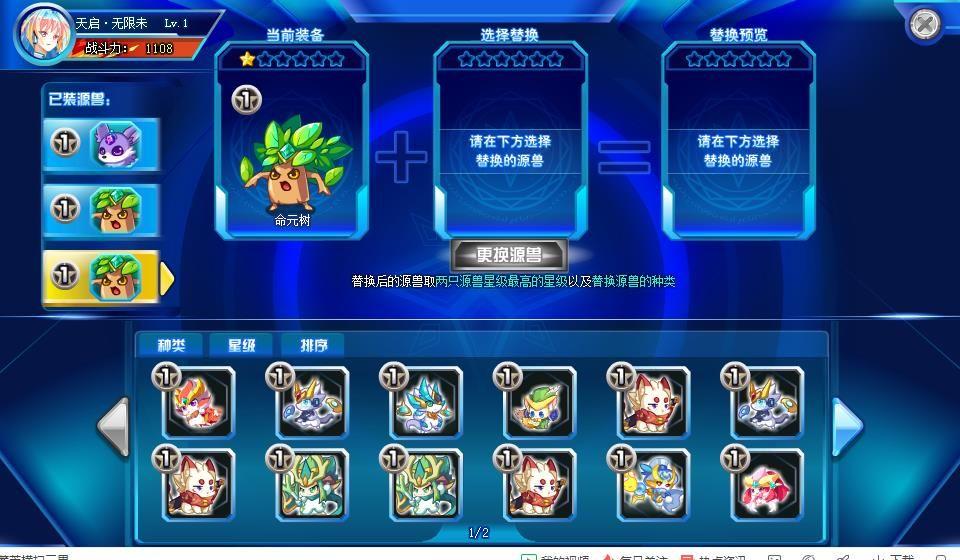Select the green-hatted beast in the grid
Image resolution: width=960 pixels, height=560 pixels.
point(541,403)
